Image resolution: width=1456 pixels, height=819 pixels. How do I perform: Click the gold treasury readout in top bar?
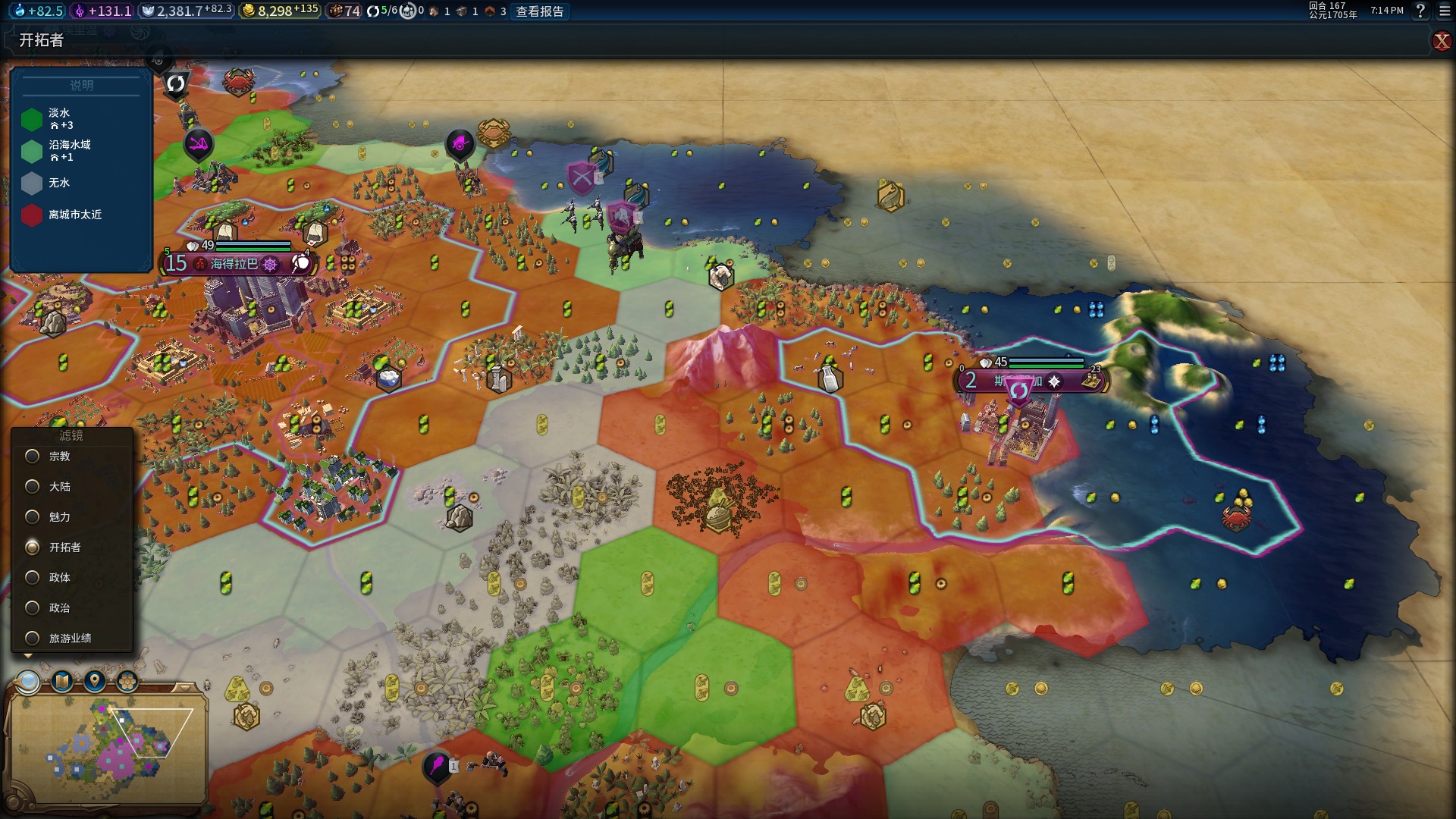[x=280, y=11]
